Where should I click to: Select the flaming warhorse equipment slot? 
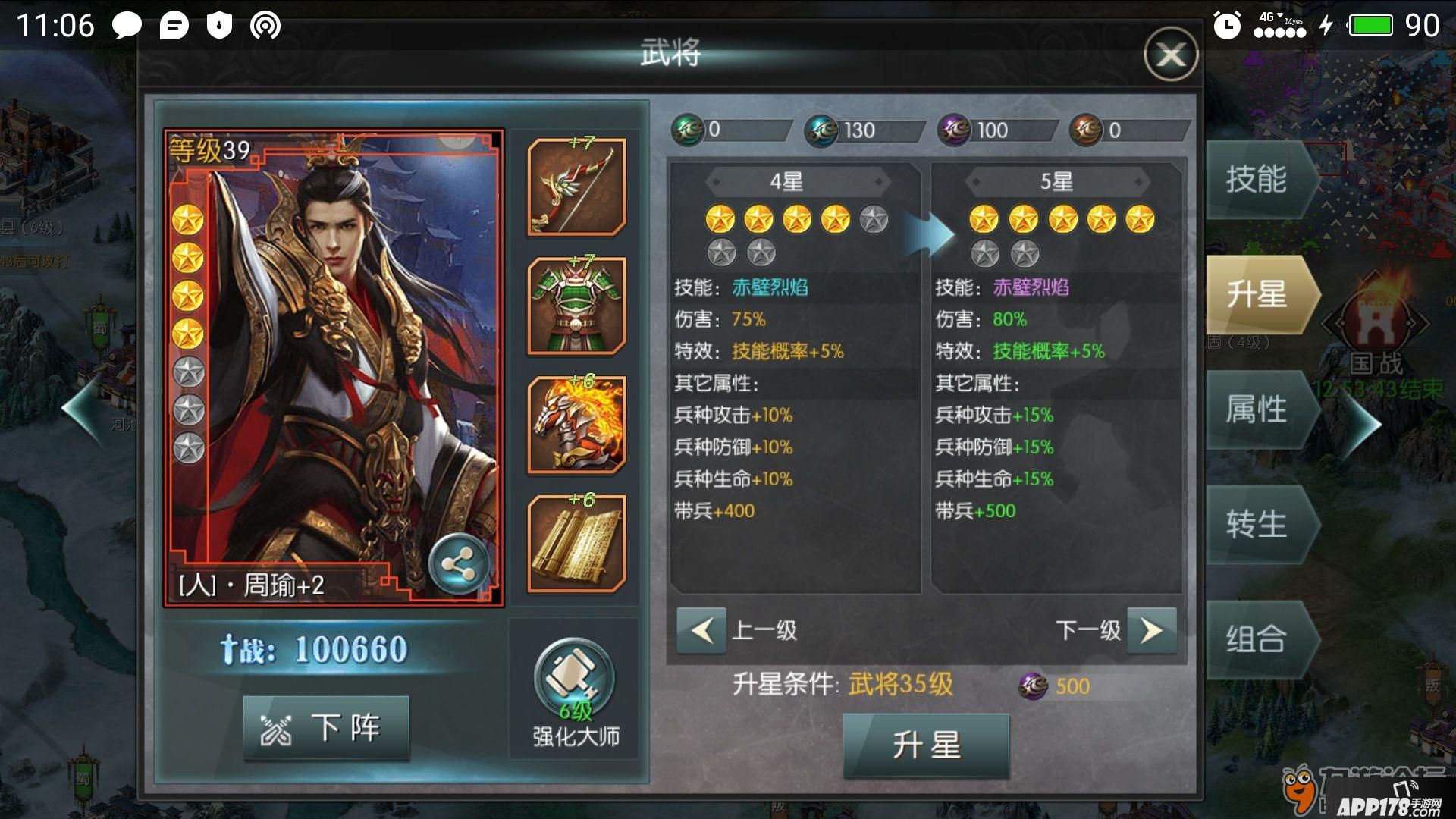coord(576,425)
